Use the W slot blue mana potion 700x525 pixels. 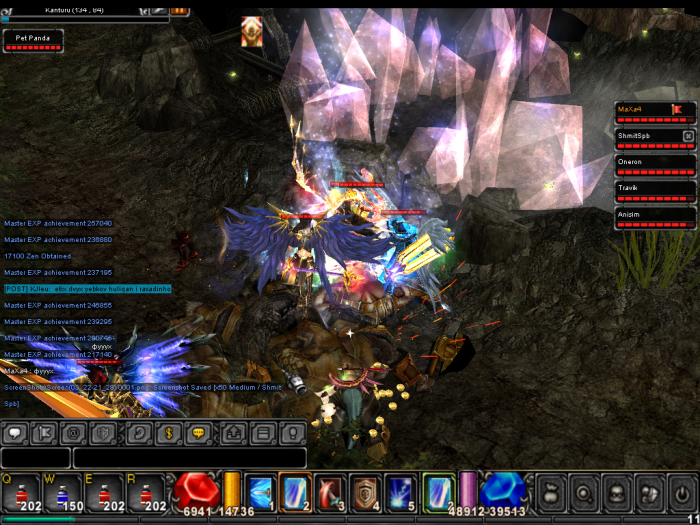click(63, 494)
